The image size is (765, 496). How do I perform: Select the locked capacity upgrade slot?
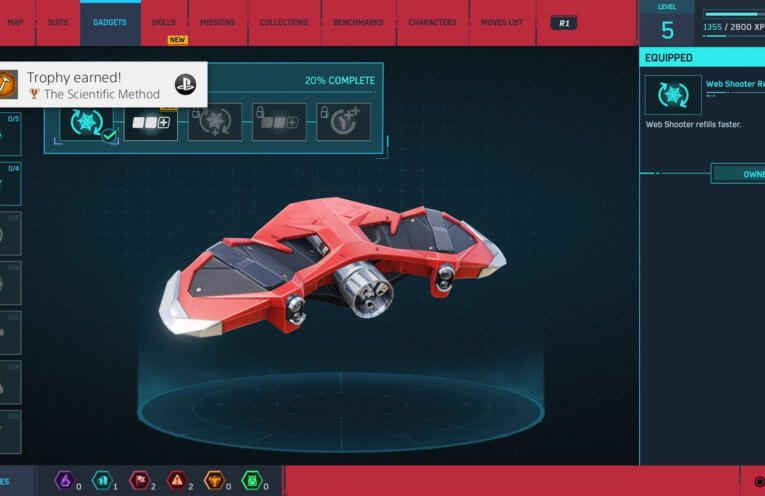coord(279,122)
